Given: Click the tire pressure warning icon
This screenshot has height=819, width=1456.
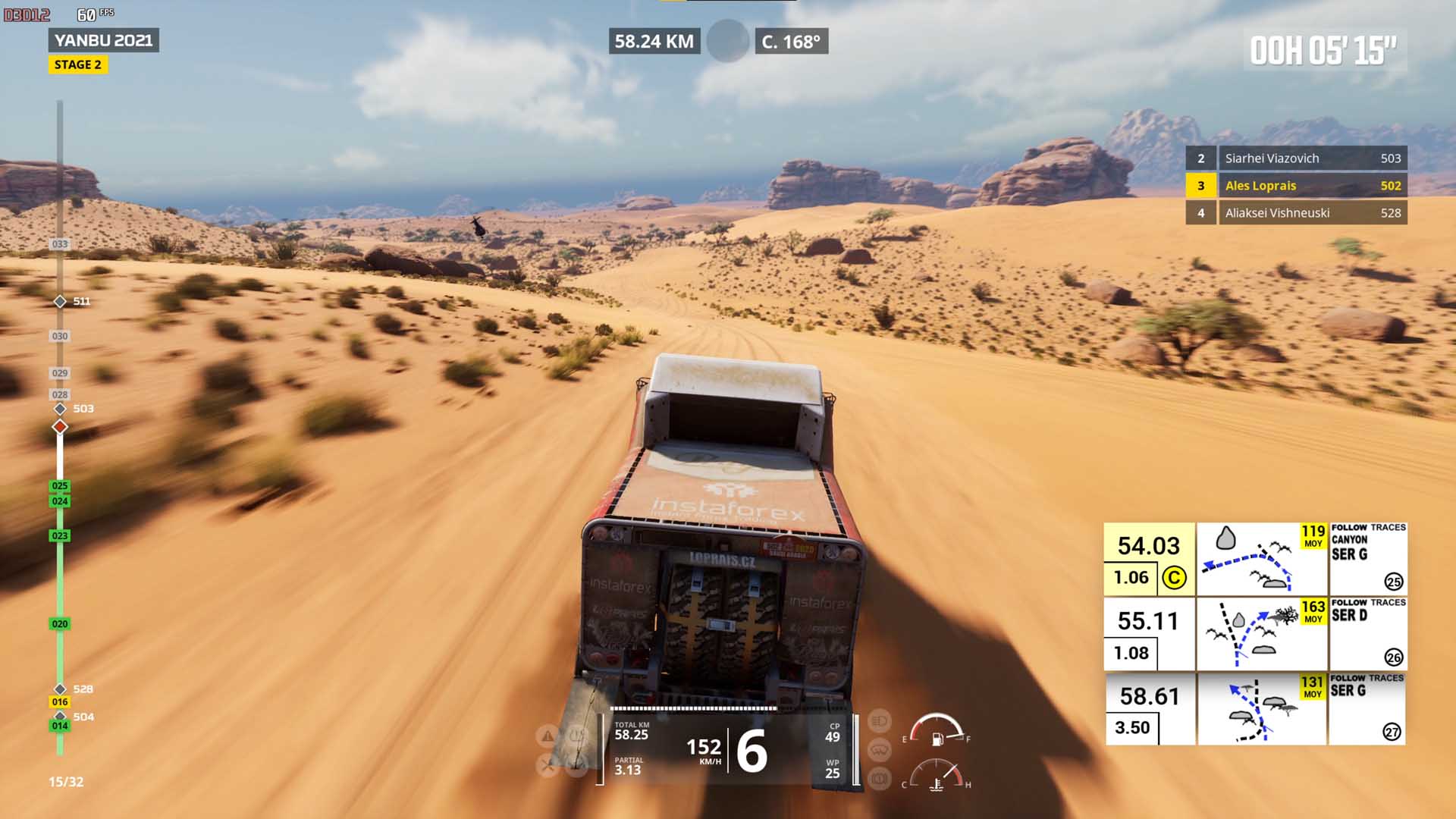Looking at the screenshot, I should [577, 736].
